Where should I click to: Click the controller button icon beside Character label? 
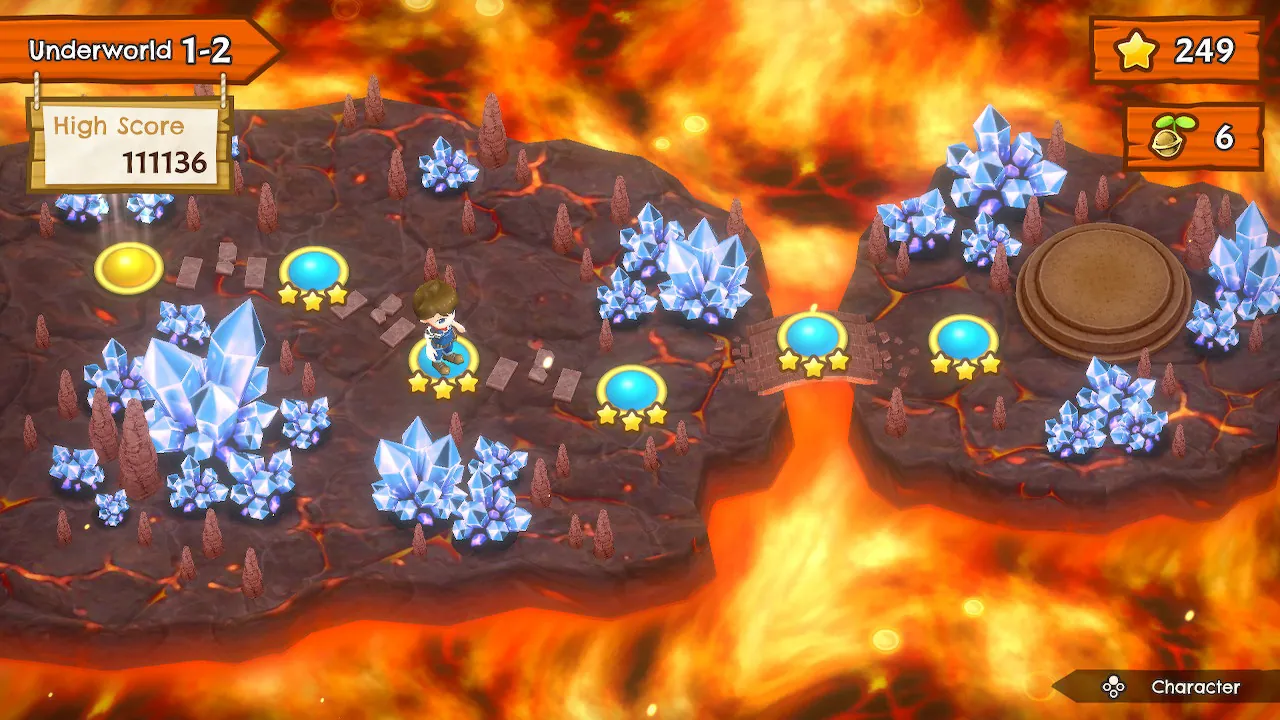pos(1113,688)
